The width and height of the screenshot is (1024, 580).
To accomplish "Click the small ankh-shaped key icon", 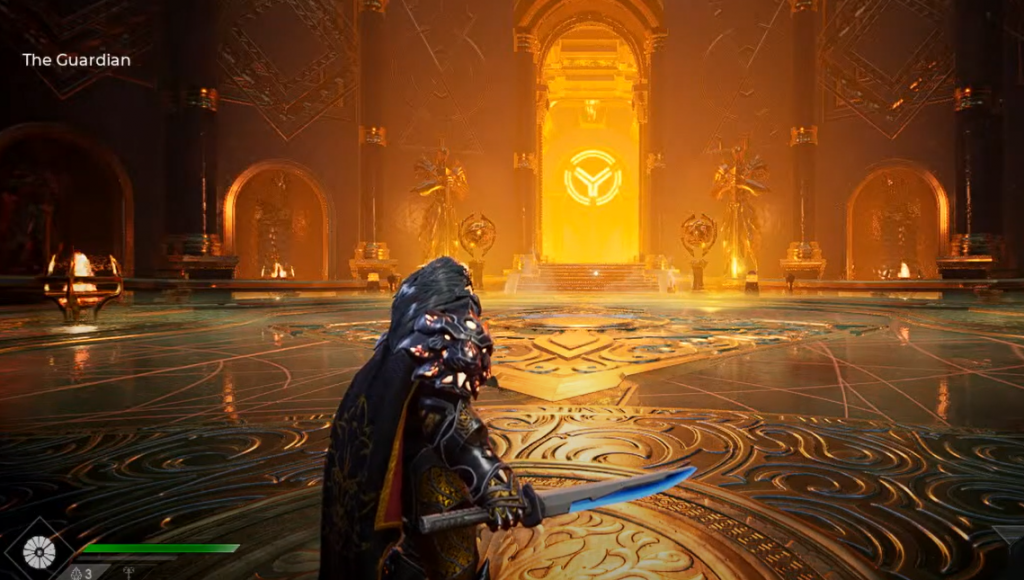I will pyautogui.click(x=129, y=573).
